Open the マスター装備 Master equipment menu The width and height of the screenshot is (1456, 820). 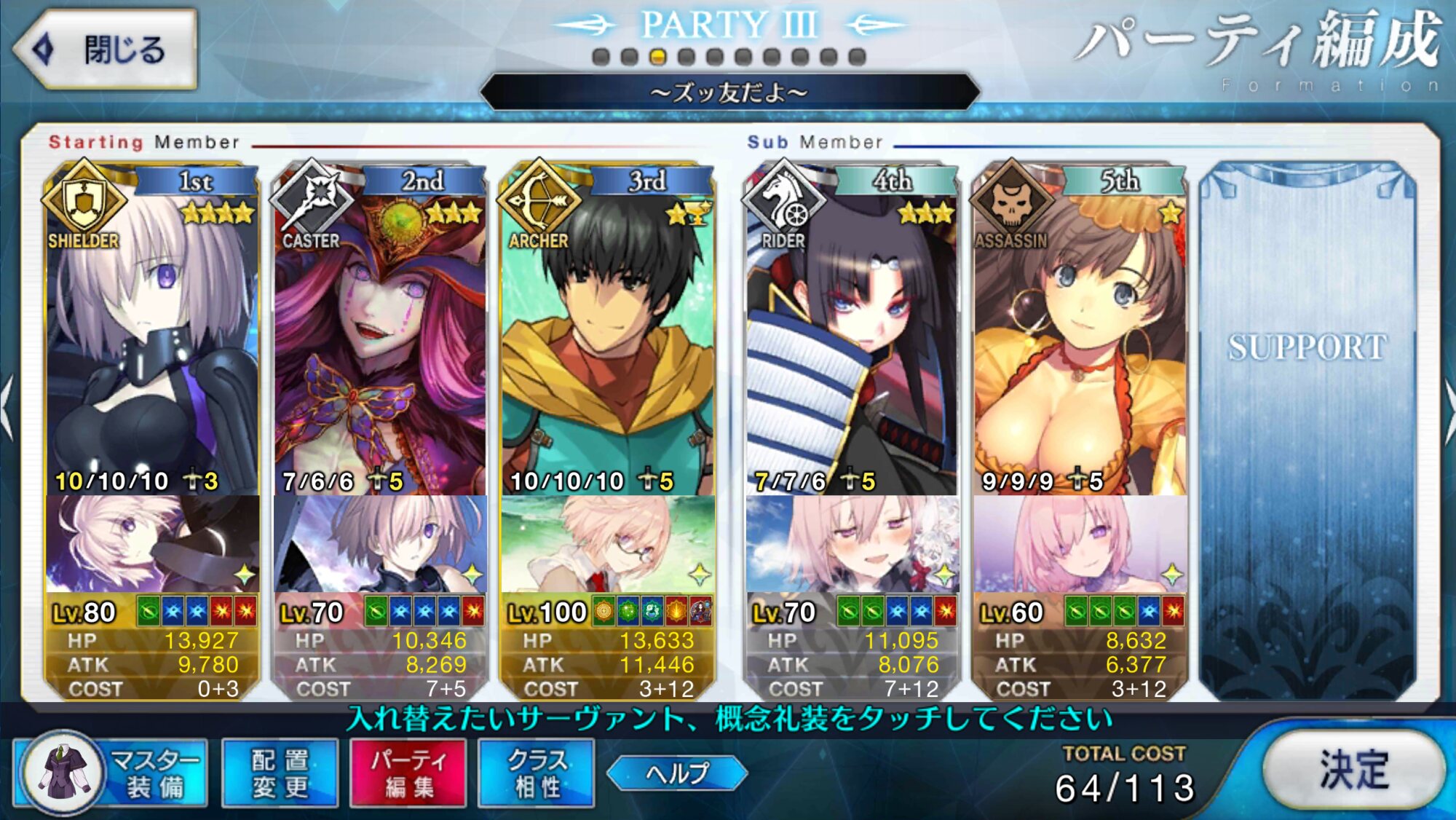[111, 773]
